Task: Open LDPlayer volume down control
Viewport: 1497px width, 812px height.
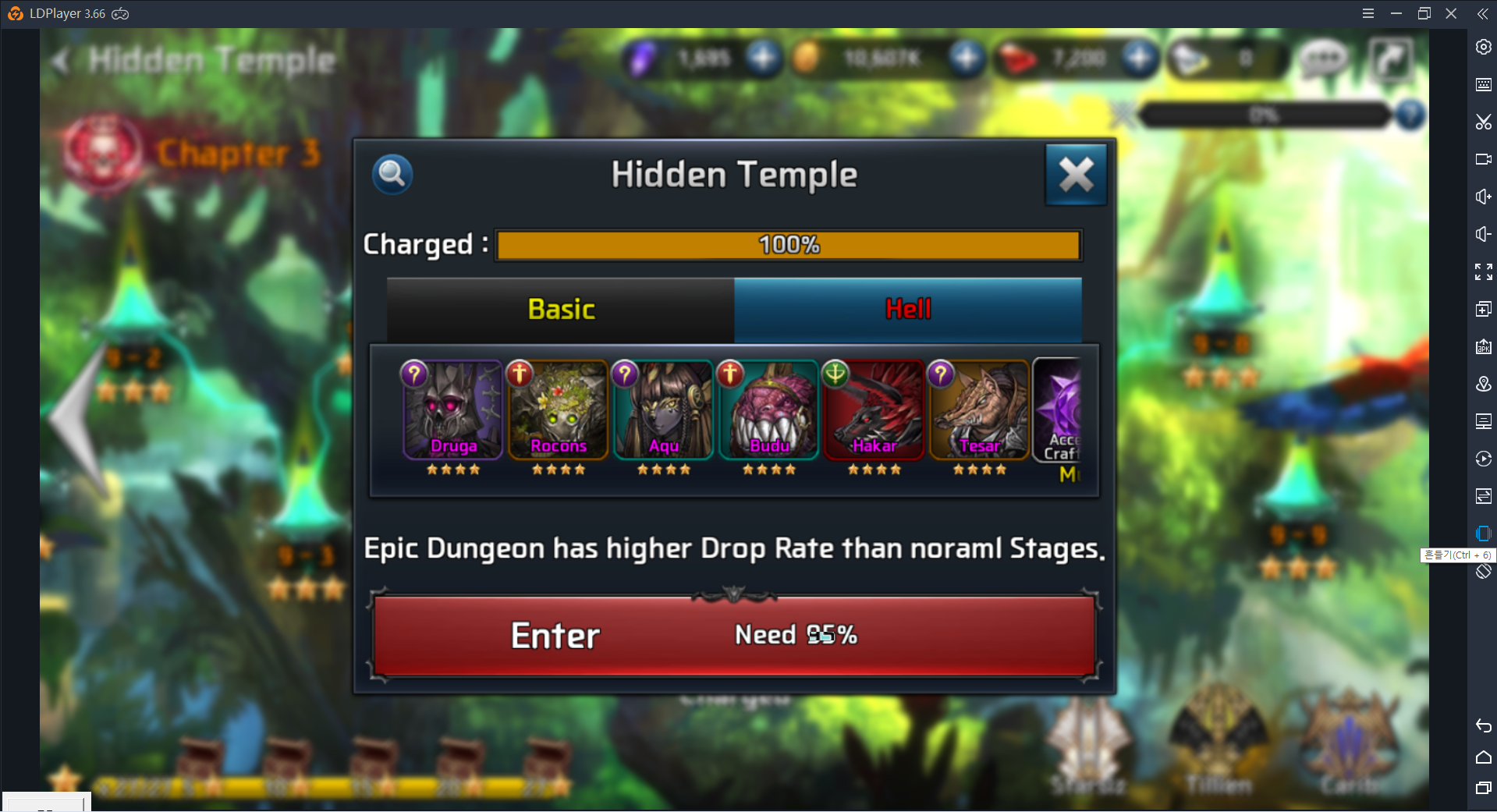Action: [x=1481, y=234]
